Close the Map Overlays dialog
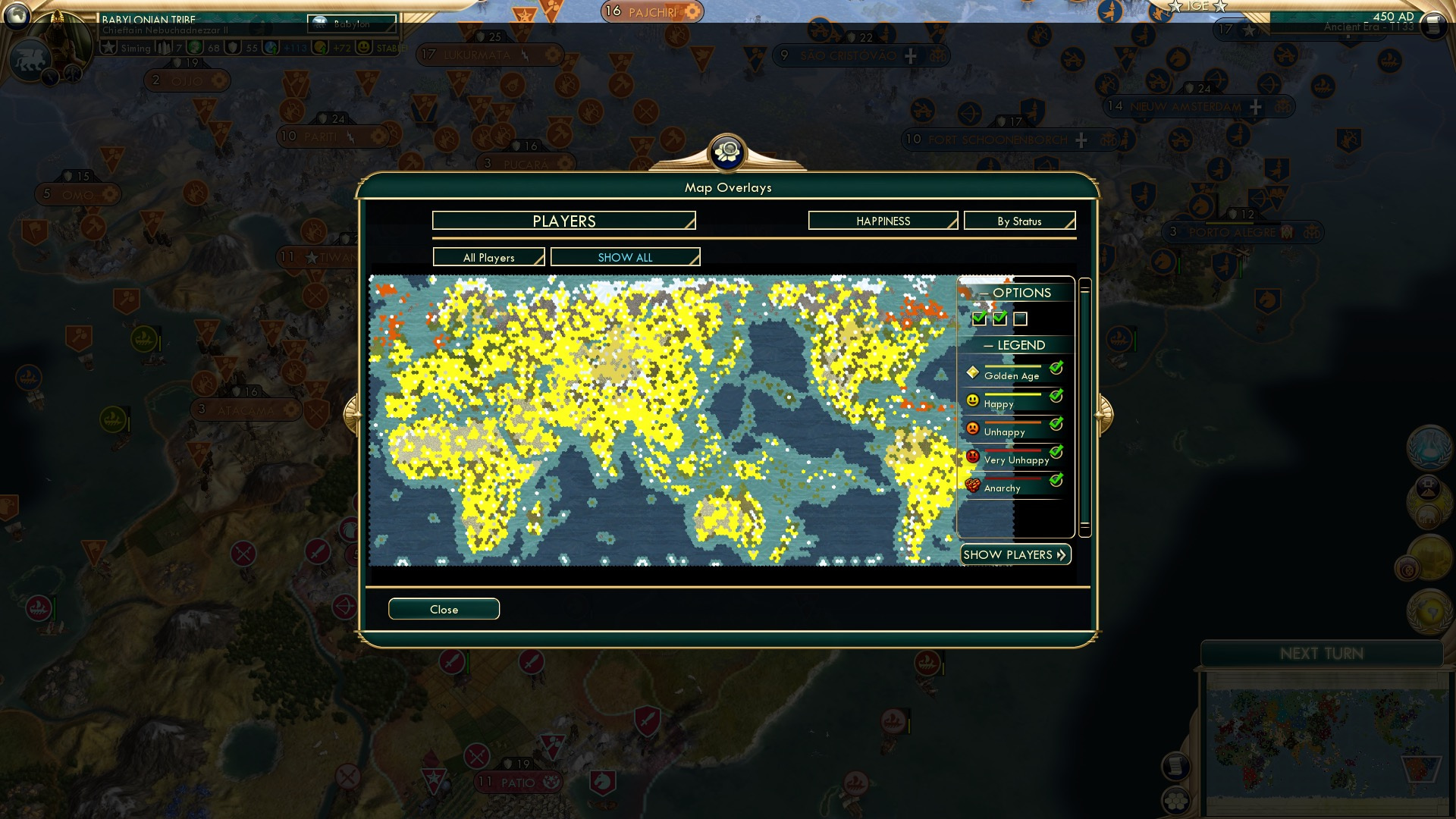This screenshot has width=1456, height=819. pyautogui.click(x=444, y=609)
